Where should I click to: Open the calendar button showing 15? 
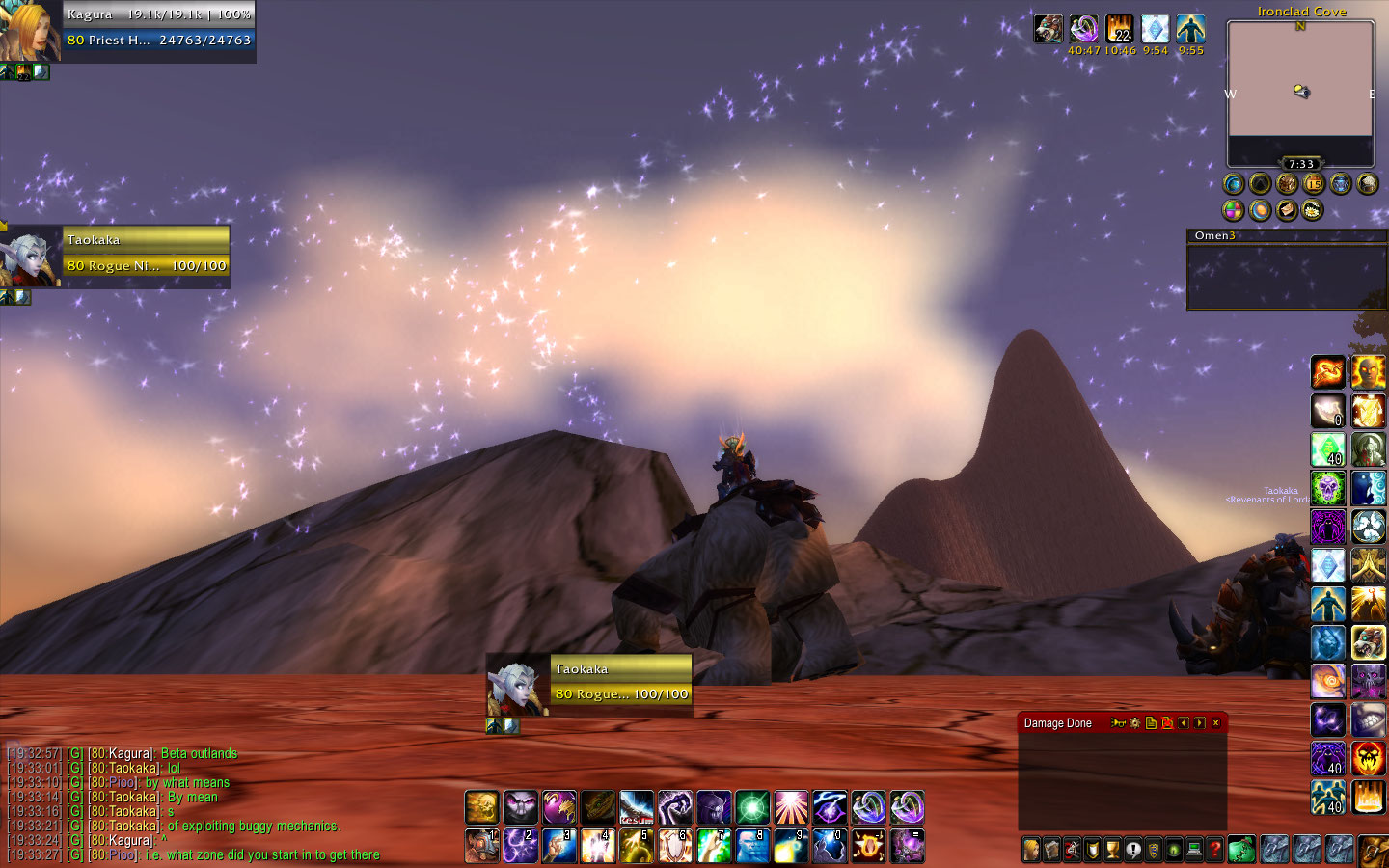[1314, 183]
